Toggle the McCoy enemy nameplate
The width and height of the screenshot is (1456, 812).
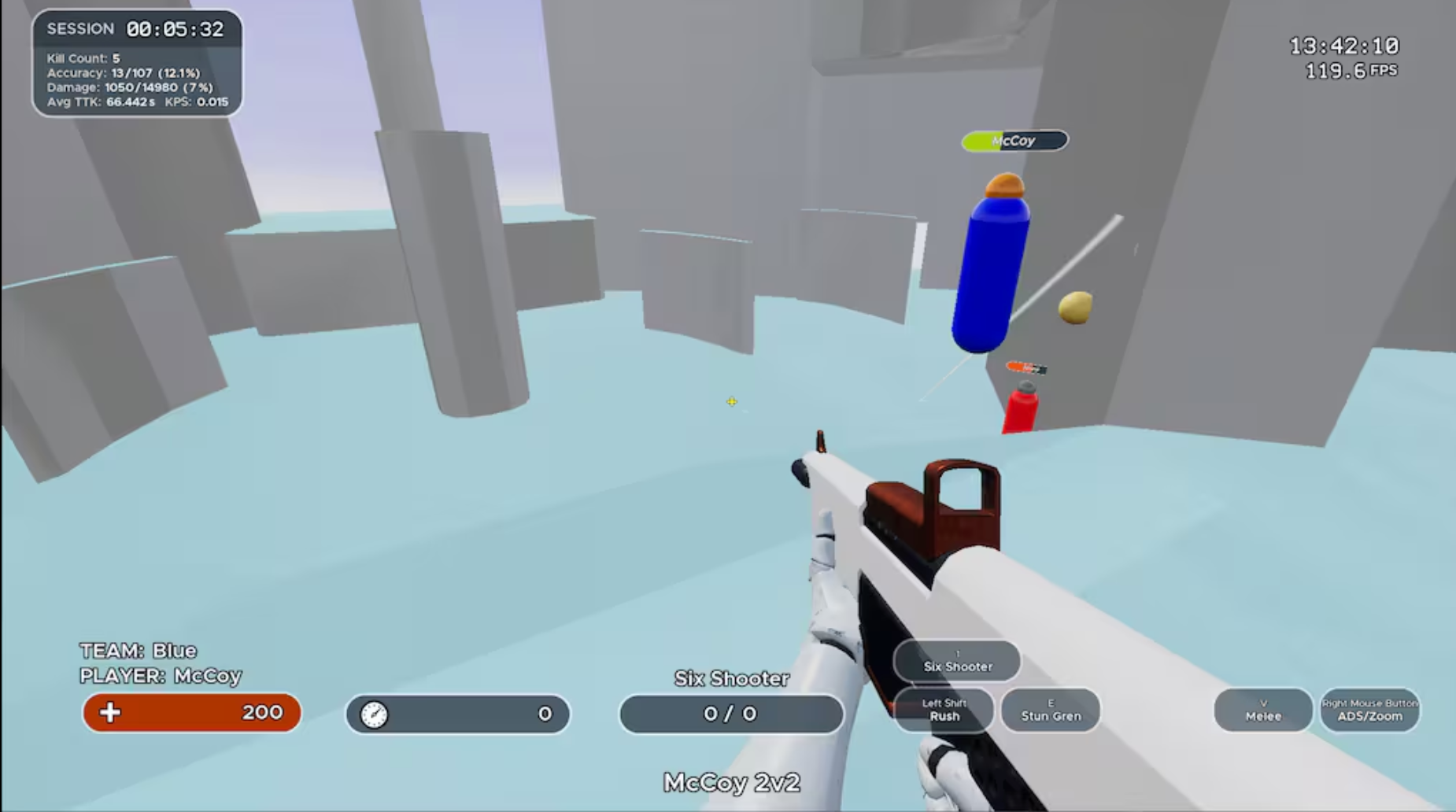coord(1014,141)
